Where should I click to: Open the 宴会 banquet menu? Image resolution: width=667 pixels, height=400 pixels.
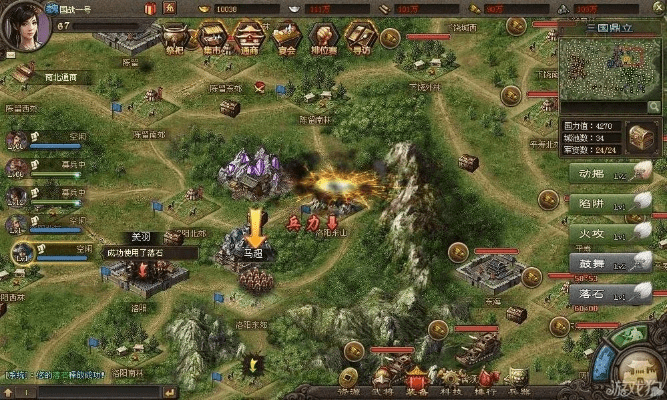click(x=287, y=37)
